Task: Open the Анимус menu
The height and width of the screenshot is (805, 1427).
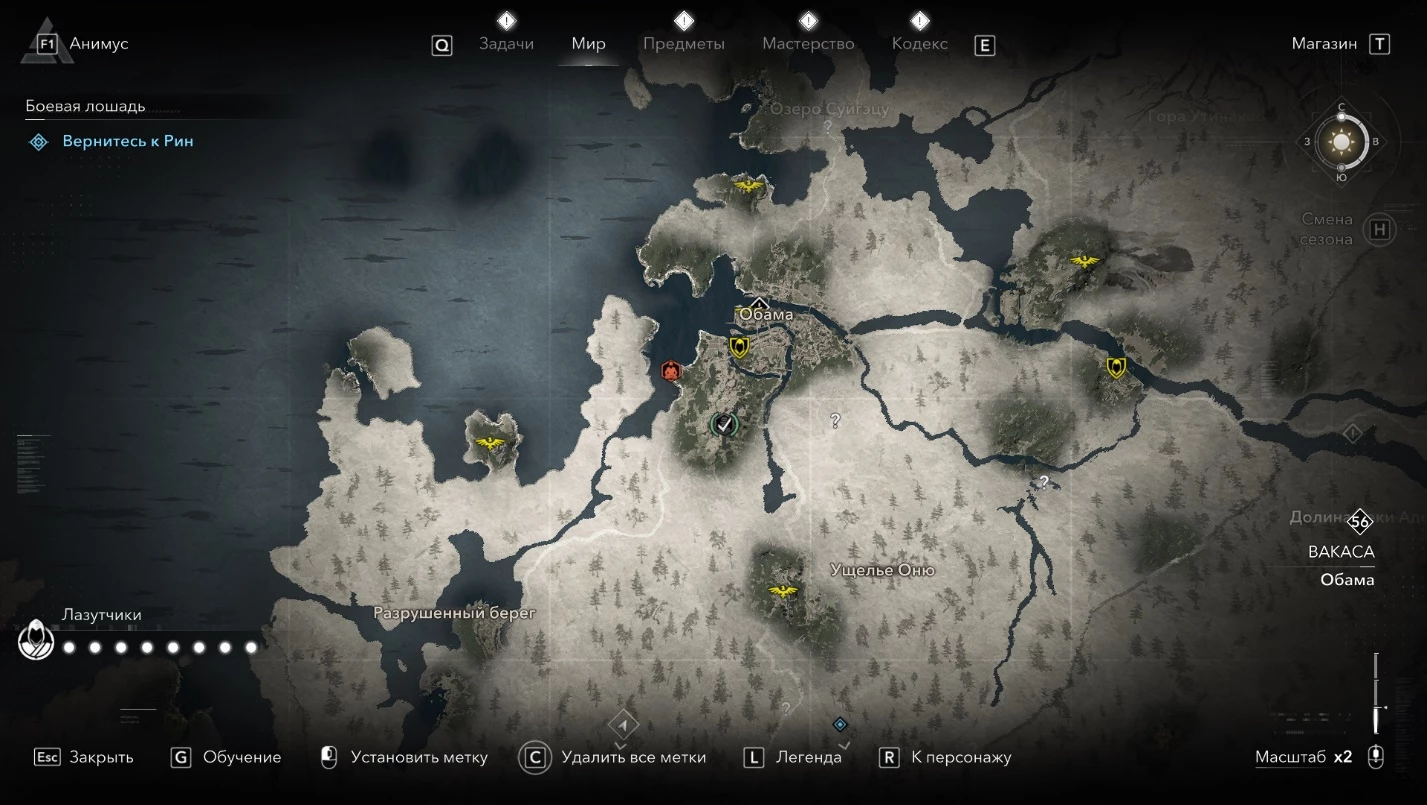Action: [x=98, y=44]
